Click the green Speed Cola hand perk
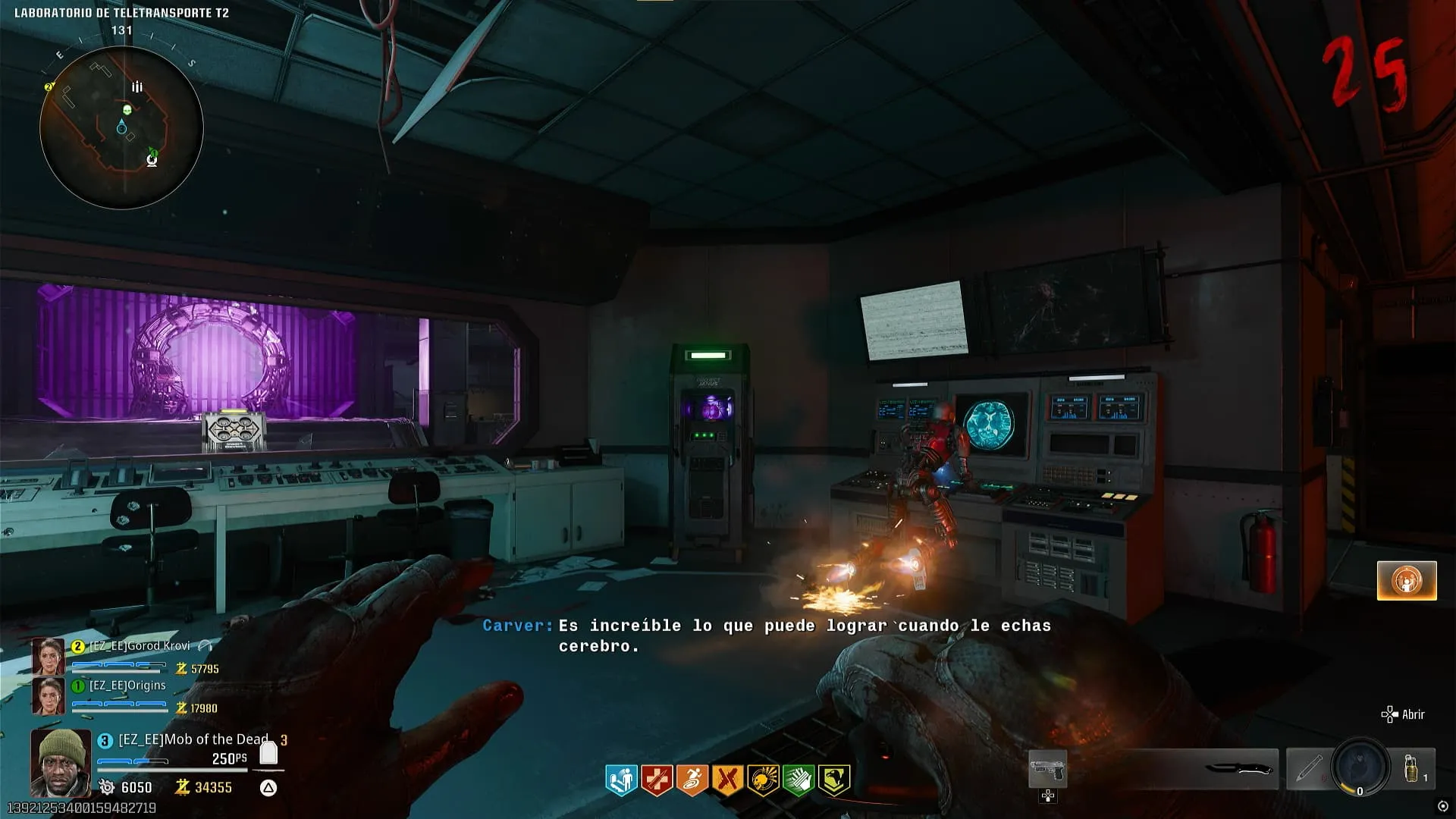 pos(798,780)
